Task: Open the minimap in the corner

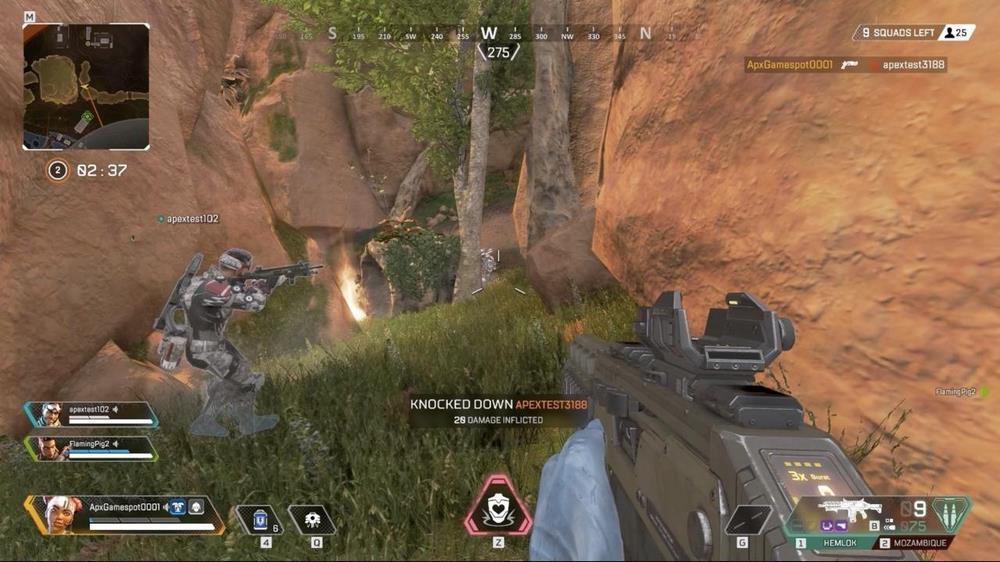Action: [x=86, y=86]
